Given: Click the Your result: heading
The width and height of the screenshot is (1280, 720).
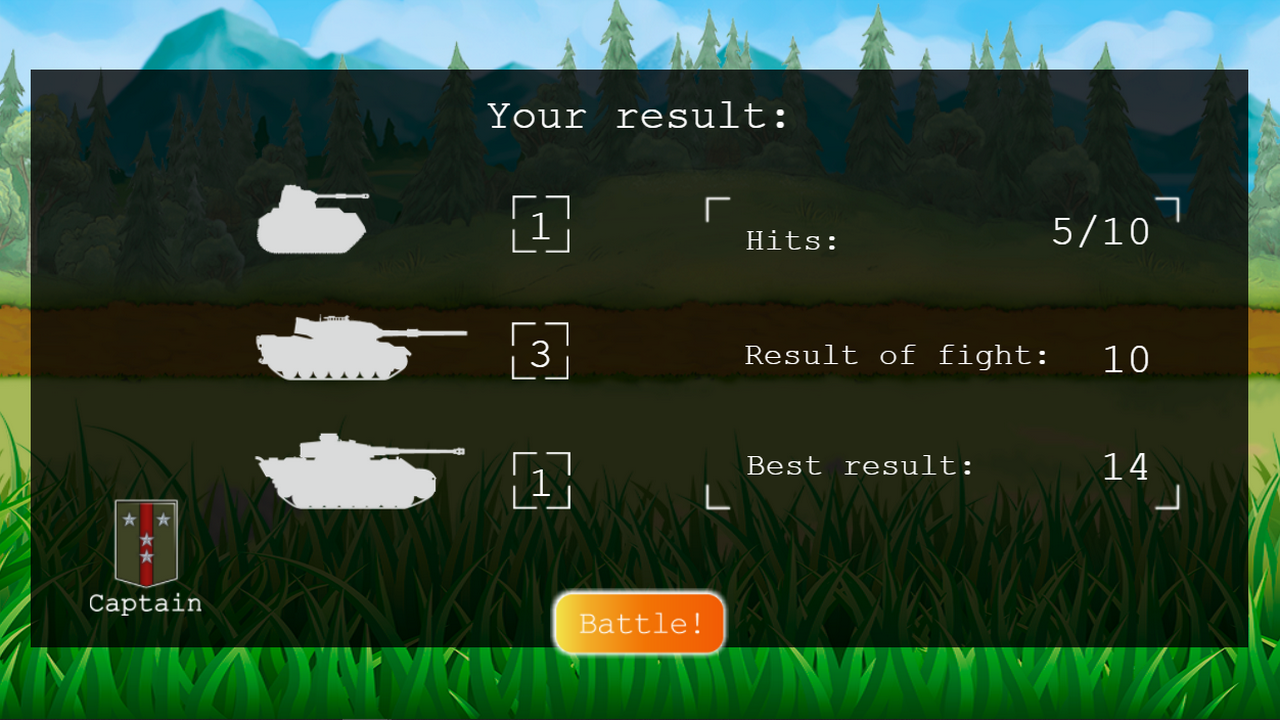Looking at the screenshot, I should click(x=638, y=115).
